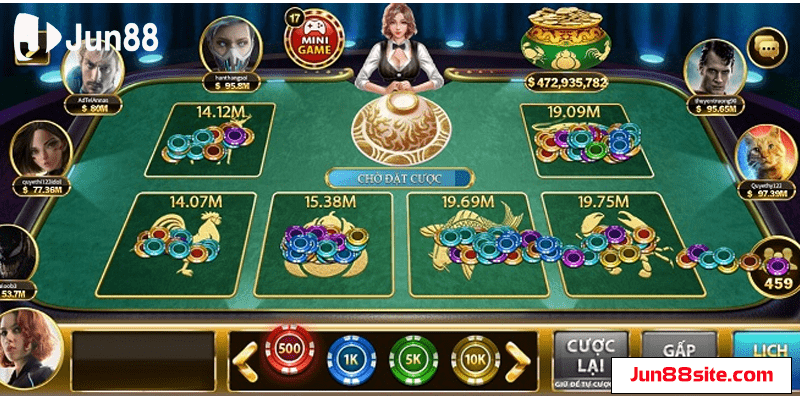This screenshot has height=400, width=800.
Task: Tap the Cược Lại rebet button
Action: pos(590,352)
